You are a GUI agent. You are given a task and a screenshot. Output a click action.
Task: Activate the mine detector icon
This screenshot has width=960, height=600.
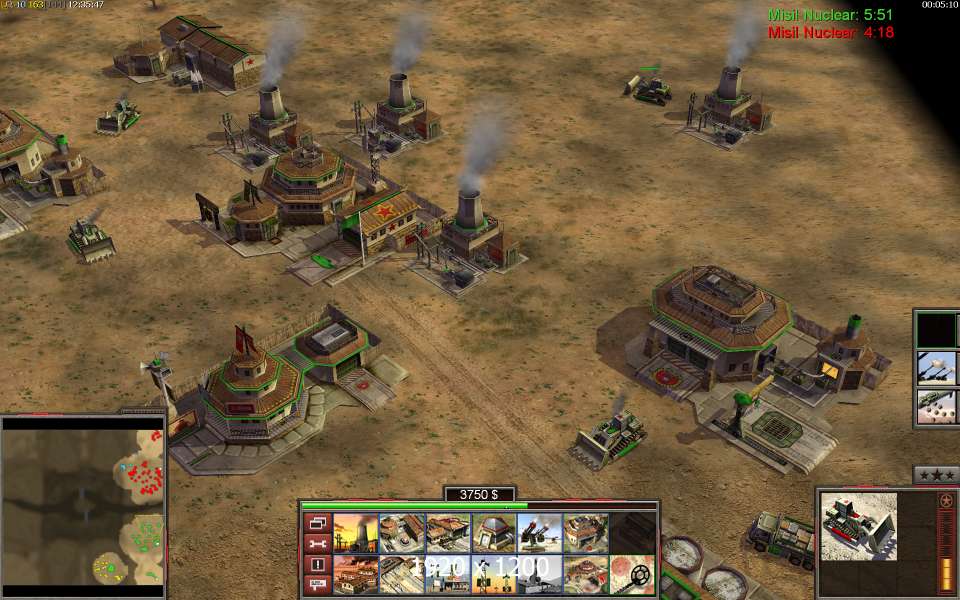click(632, 575)
